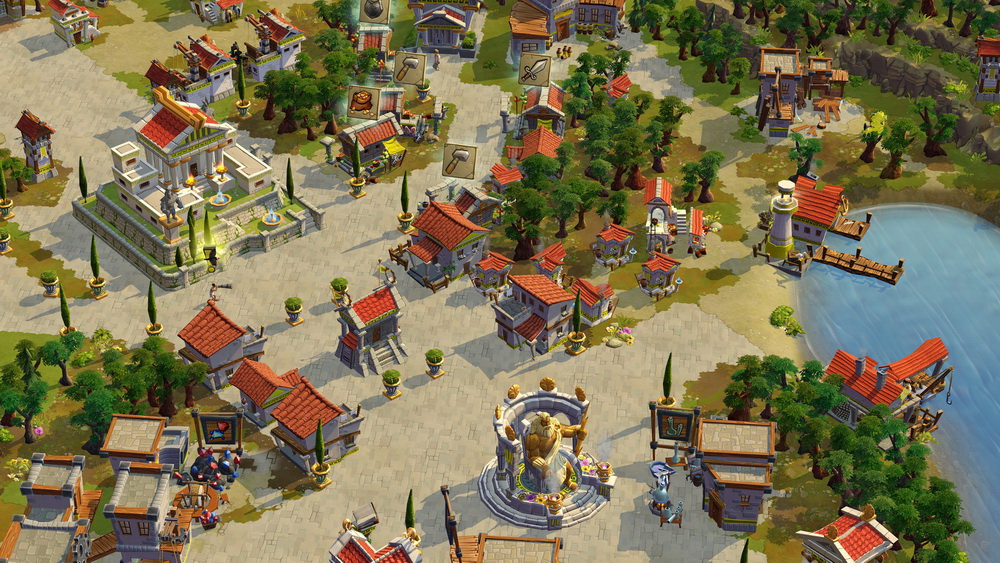Select the gold coin sack icon
The image size is (1000, 563).
[363, 101]
